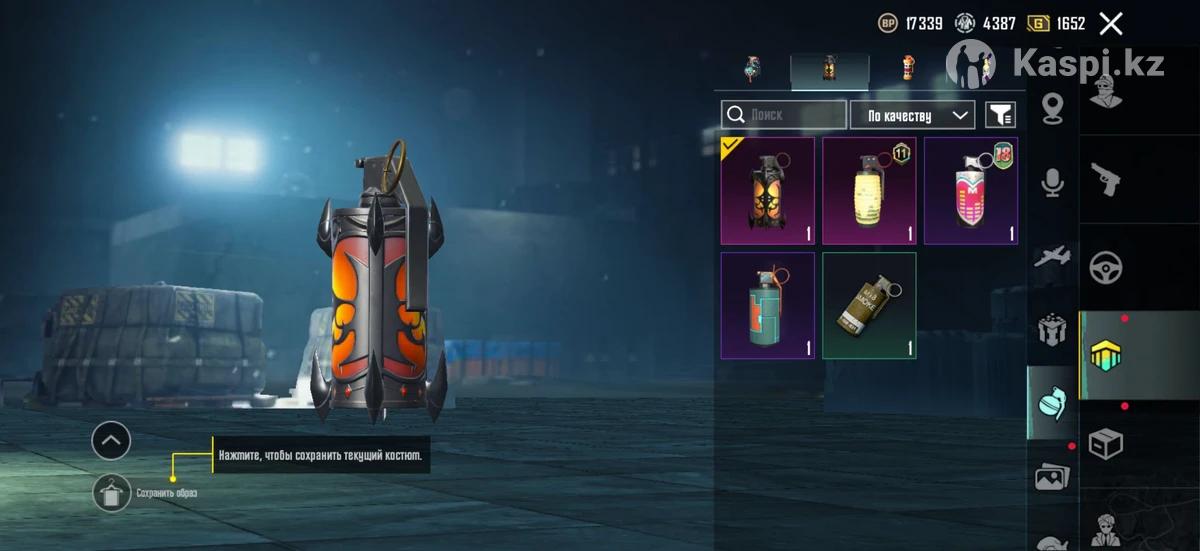This screenshot has height=551, width=1200.
Task: Tap the Сохранить образ hanger button
Action: tap(111, 492)
